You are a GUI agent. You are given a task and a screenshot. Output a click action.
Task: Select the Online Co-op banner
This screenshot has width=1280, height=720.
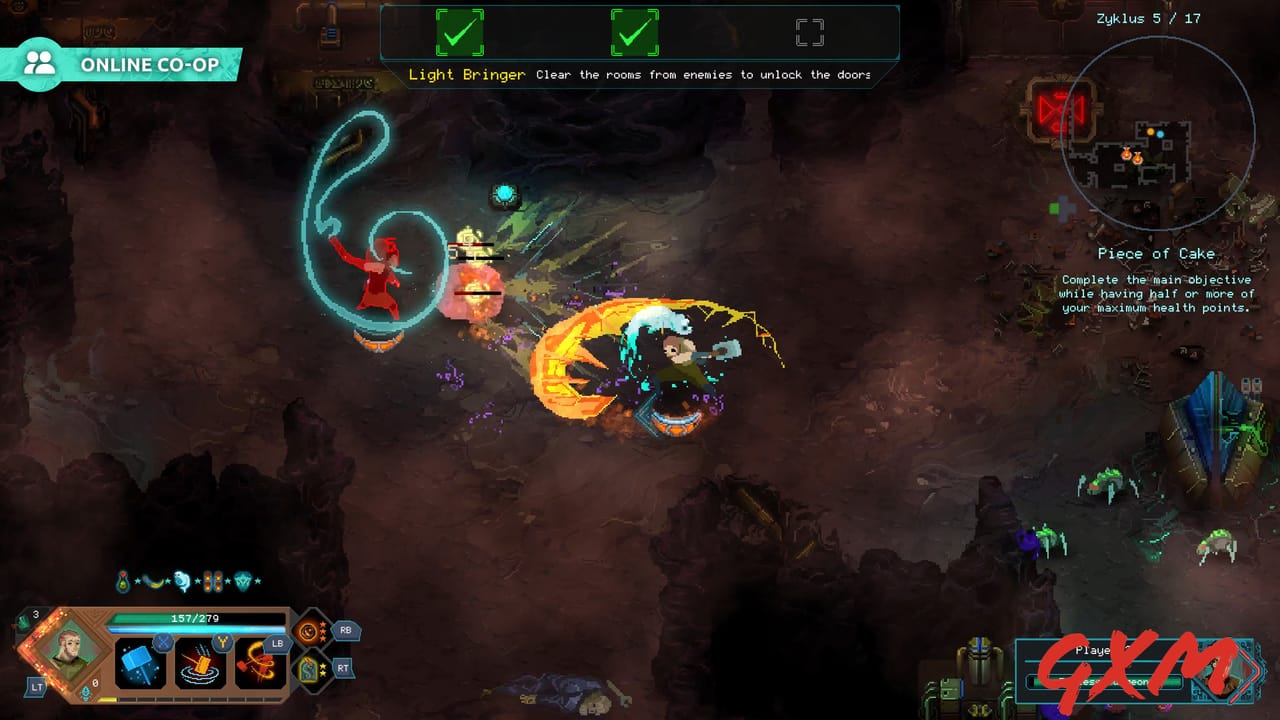point(120,62)
